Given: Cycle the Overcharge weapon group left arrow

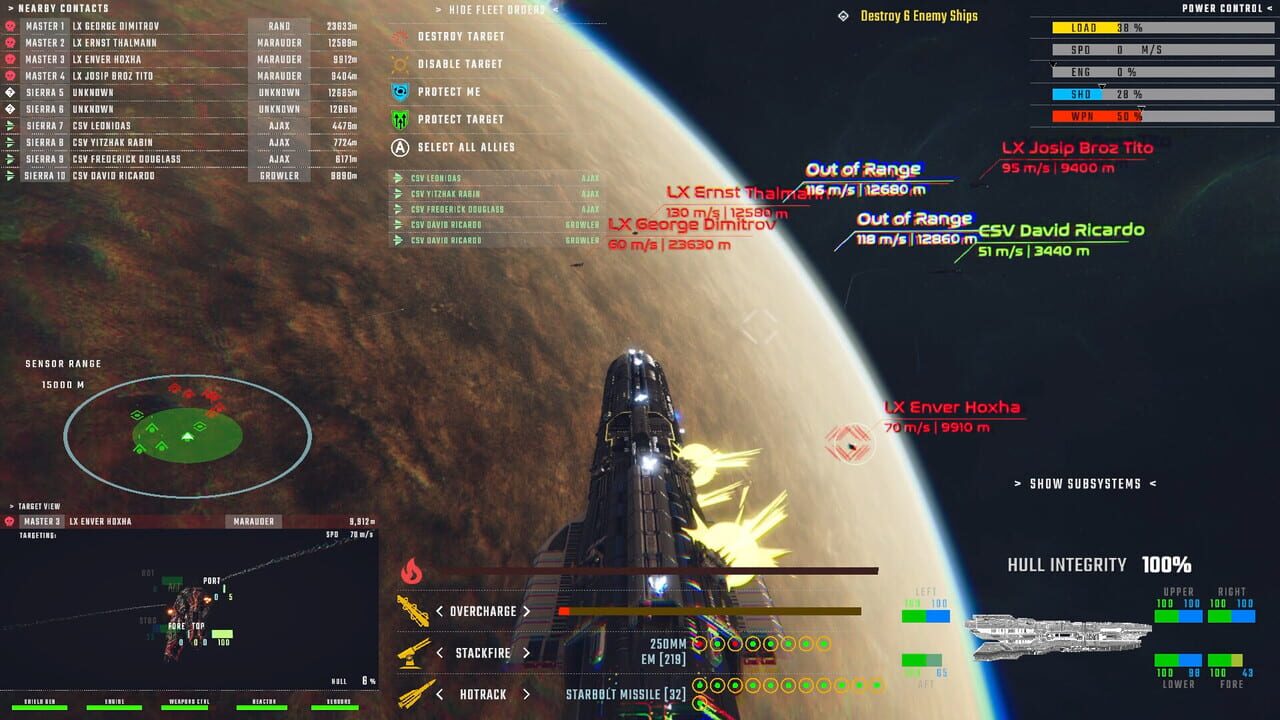Looking at the screenshot, I should pos(439,609).
